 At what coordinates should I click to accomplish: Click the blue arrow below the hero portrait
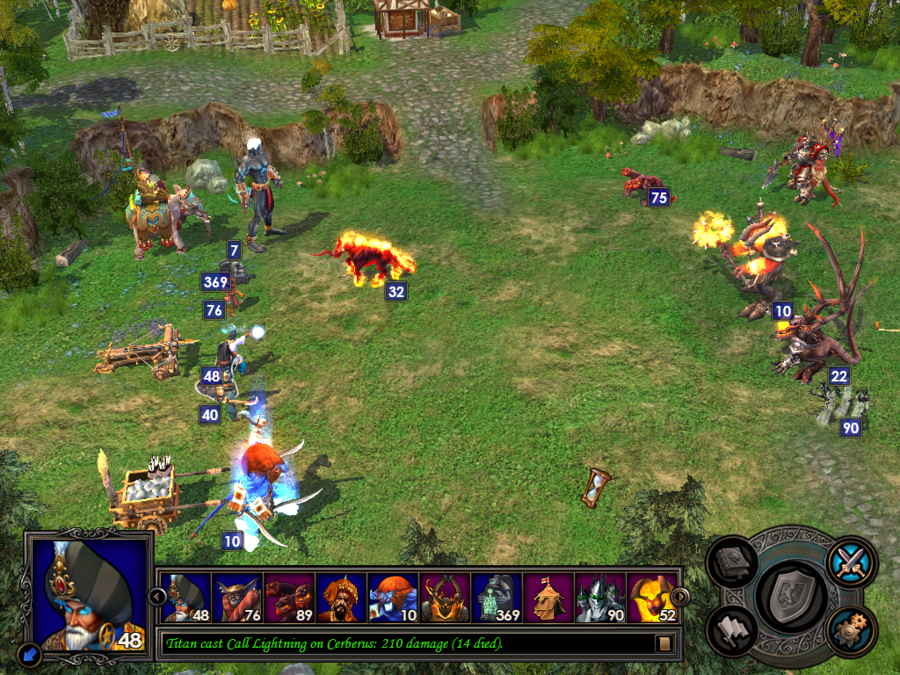pos(30,655)
